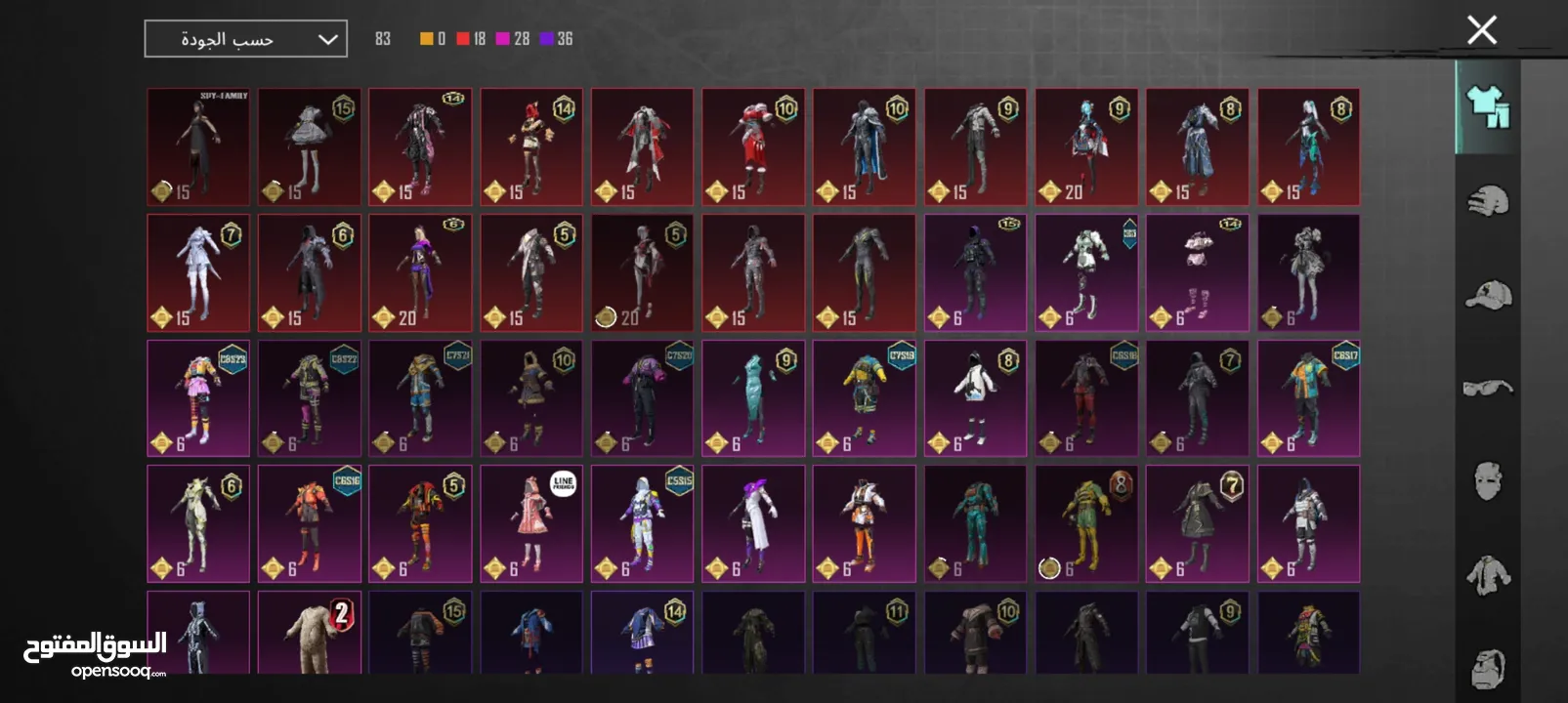Pick the white dress outfit with 7 badge

click(198, 273)
